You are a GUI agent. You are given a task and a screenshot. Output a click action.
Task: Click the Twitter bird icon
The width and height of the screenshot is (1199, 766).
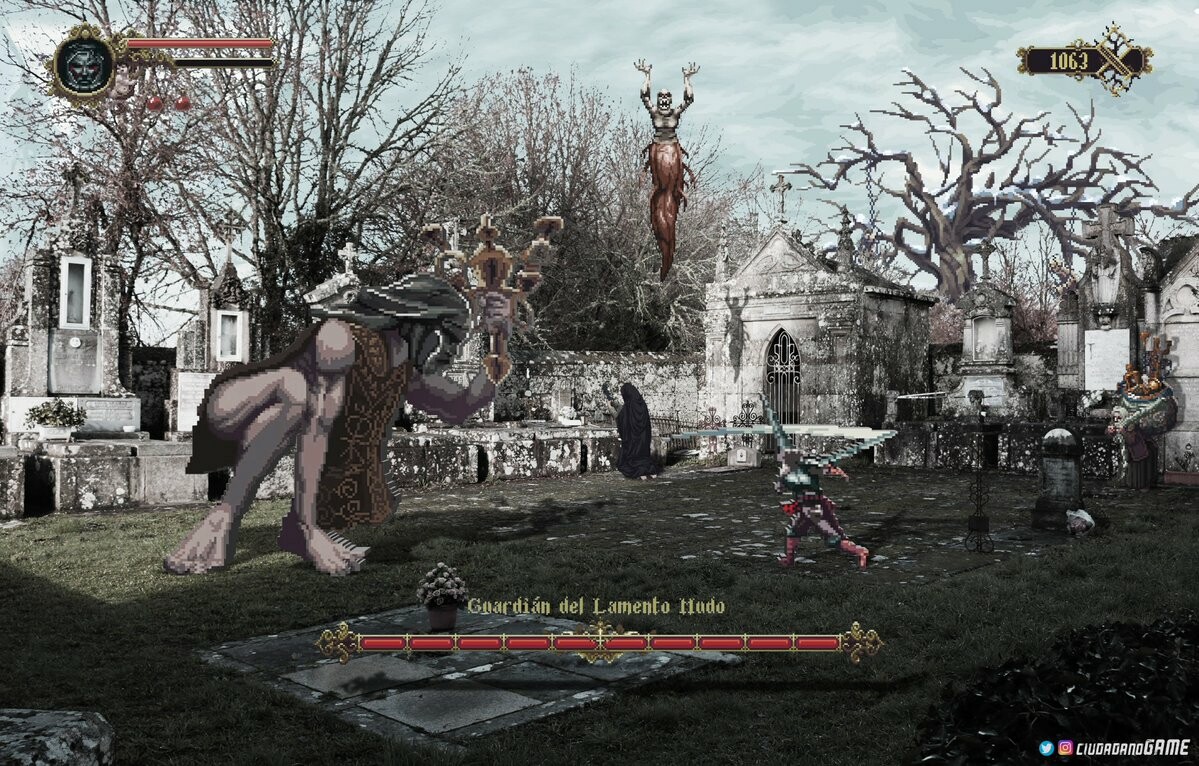1045,747
